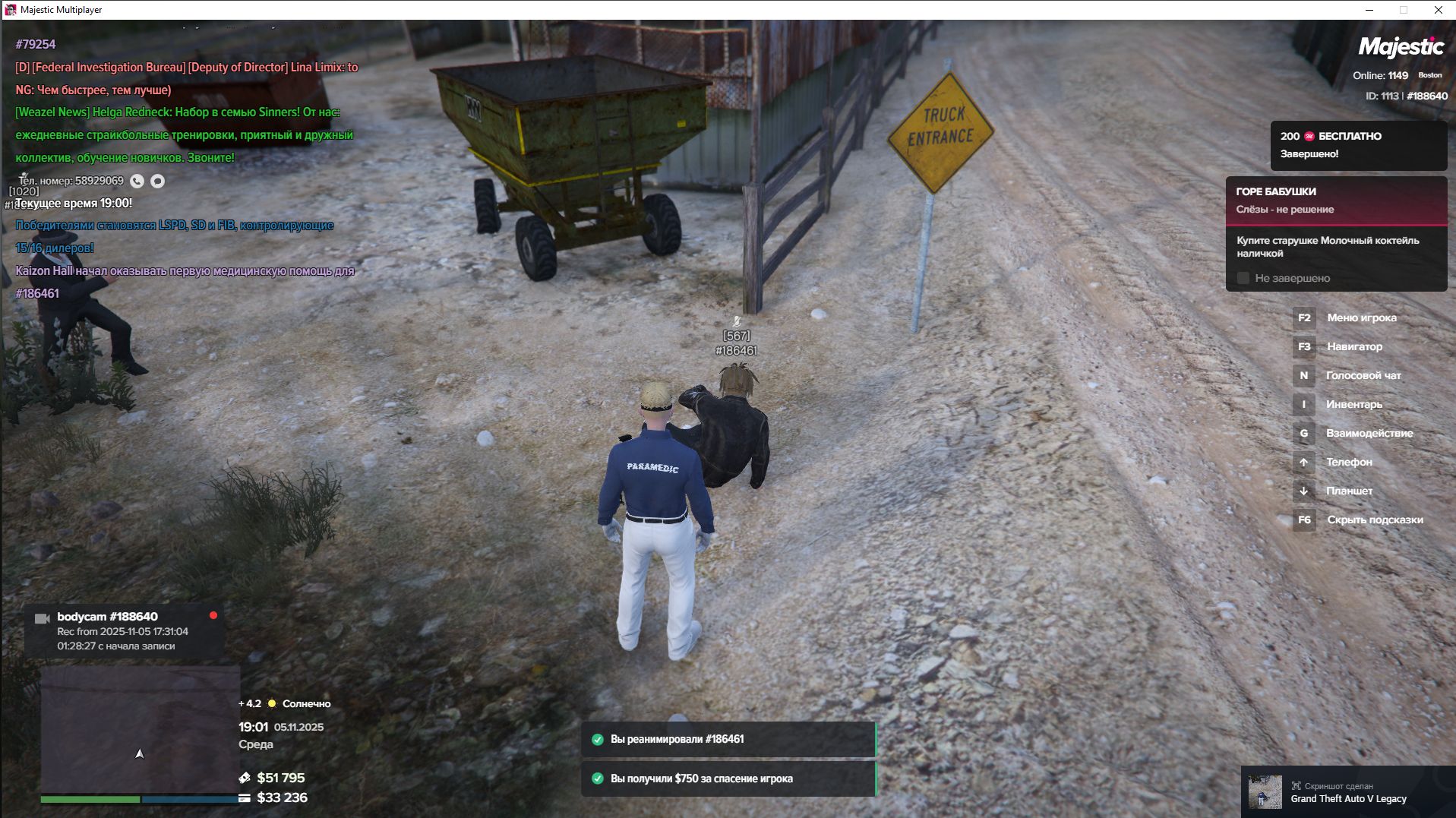Call the advertised phone number icon
1456x818 pixels.
pyautogui.click(x=137, y=181)
